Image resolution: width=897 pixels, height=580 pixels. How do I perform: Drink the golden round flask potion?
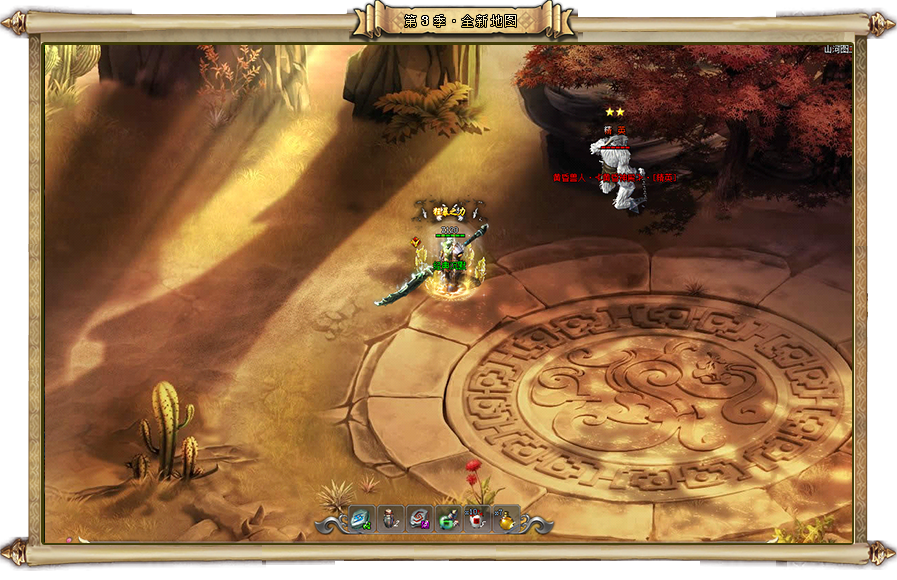click(x=506, y=519)
